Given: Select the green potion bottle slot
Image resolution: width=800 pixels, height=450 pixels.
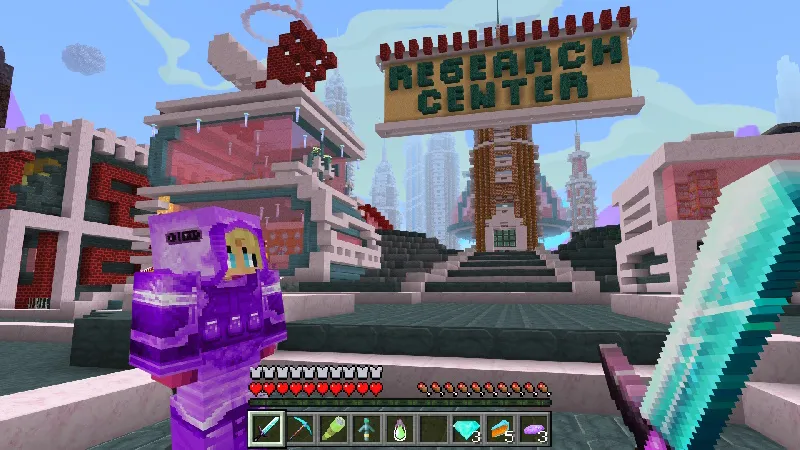Looking at the screenshot, I should [400, 429].
